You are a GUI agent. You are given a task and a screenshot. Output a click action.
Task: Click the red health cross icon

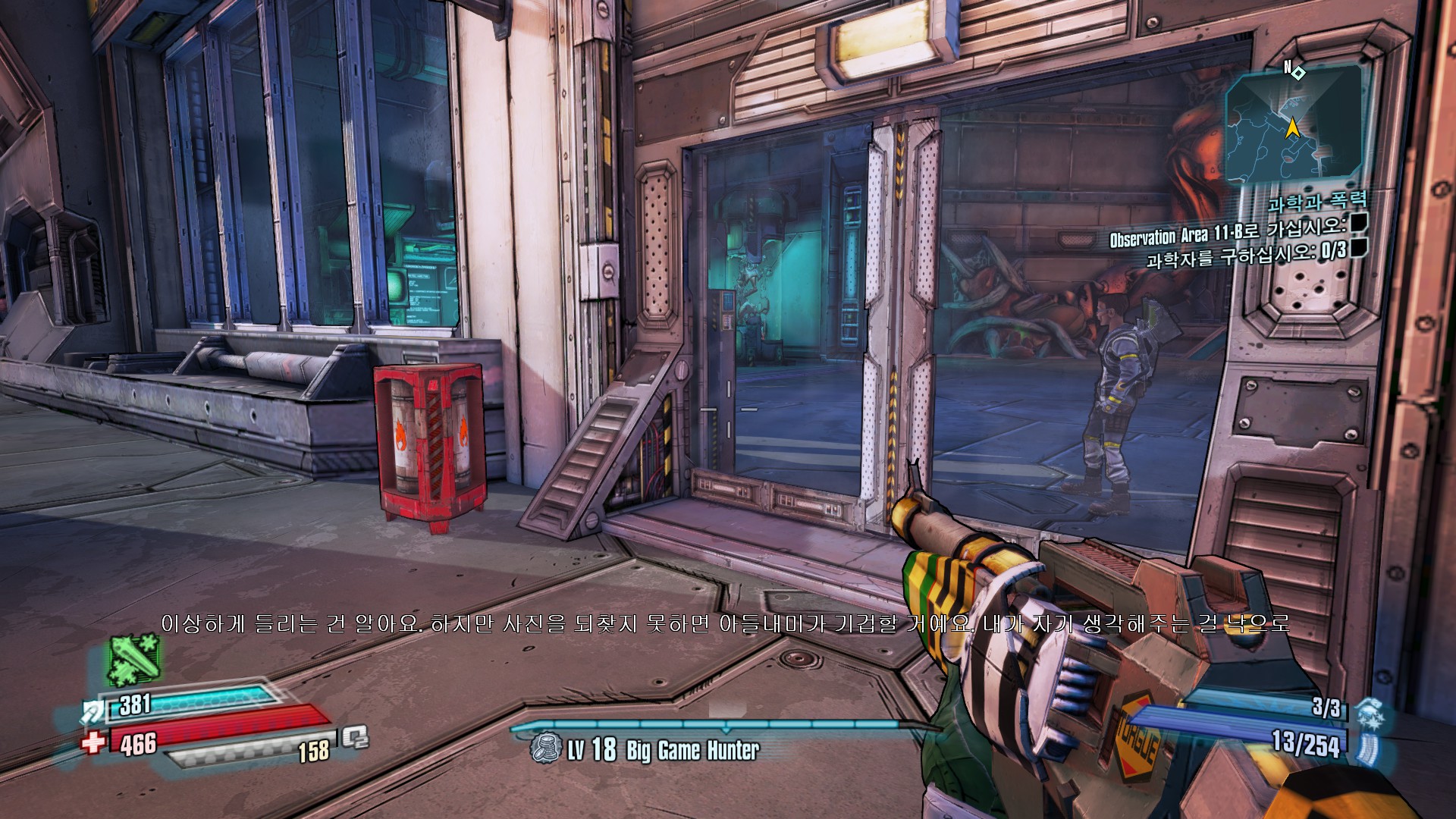point(94,741)
